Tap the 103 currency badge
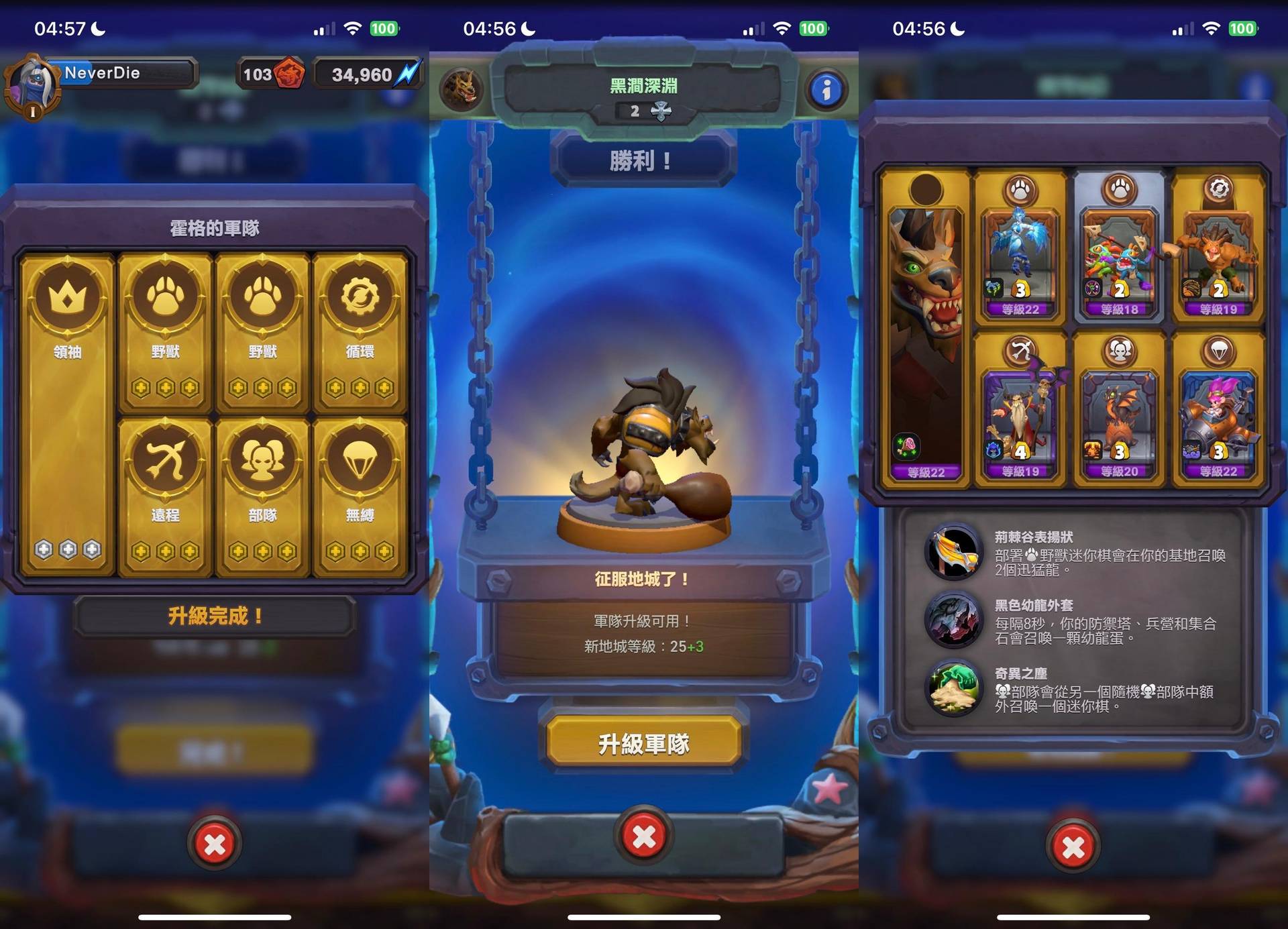This screenshot has height=929, width=1288. click(270, 74)
